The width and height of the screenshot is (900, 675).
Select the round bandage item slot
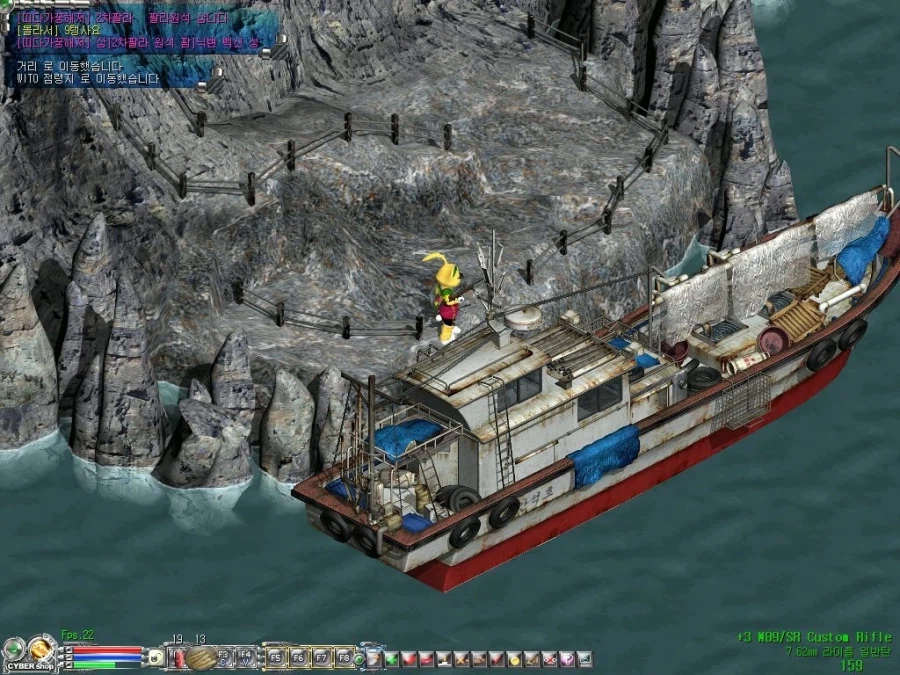[201, 657]
